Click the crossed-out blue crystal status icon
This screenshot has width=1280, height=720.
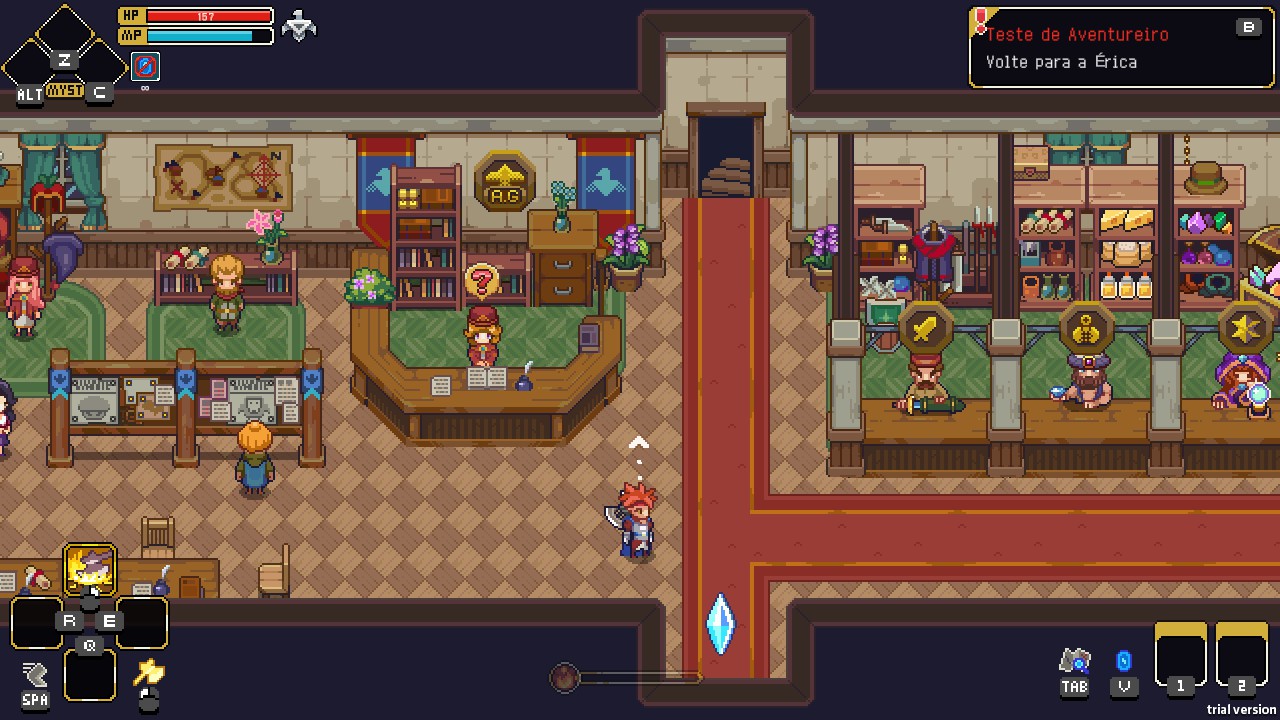click(145, 67)
